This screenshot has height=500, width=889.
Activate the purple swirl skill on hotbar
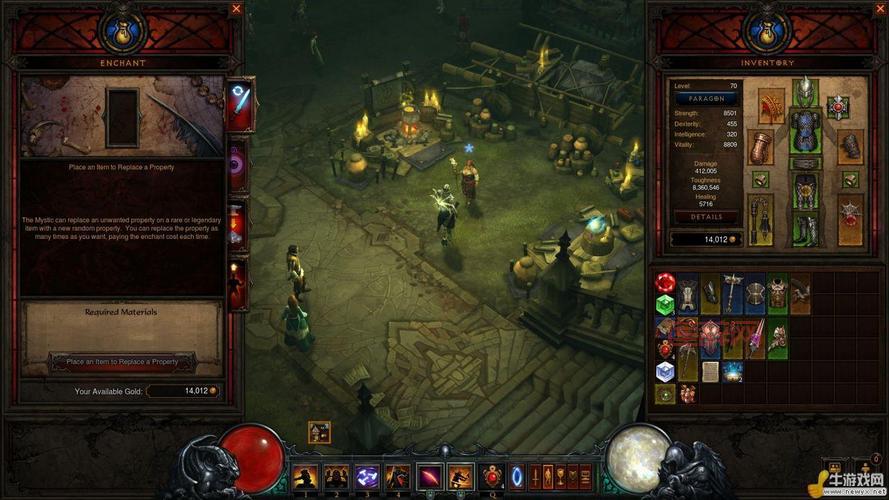pyautogui.click(x=367, y=477)
